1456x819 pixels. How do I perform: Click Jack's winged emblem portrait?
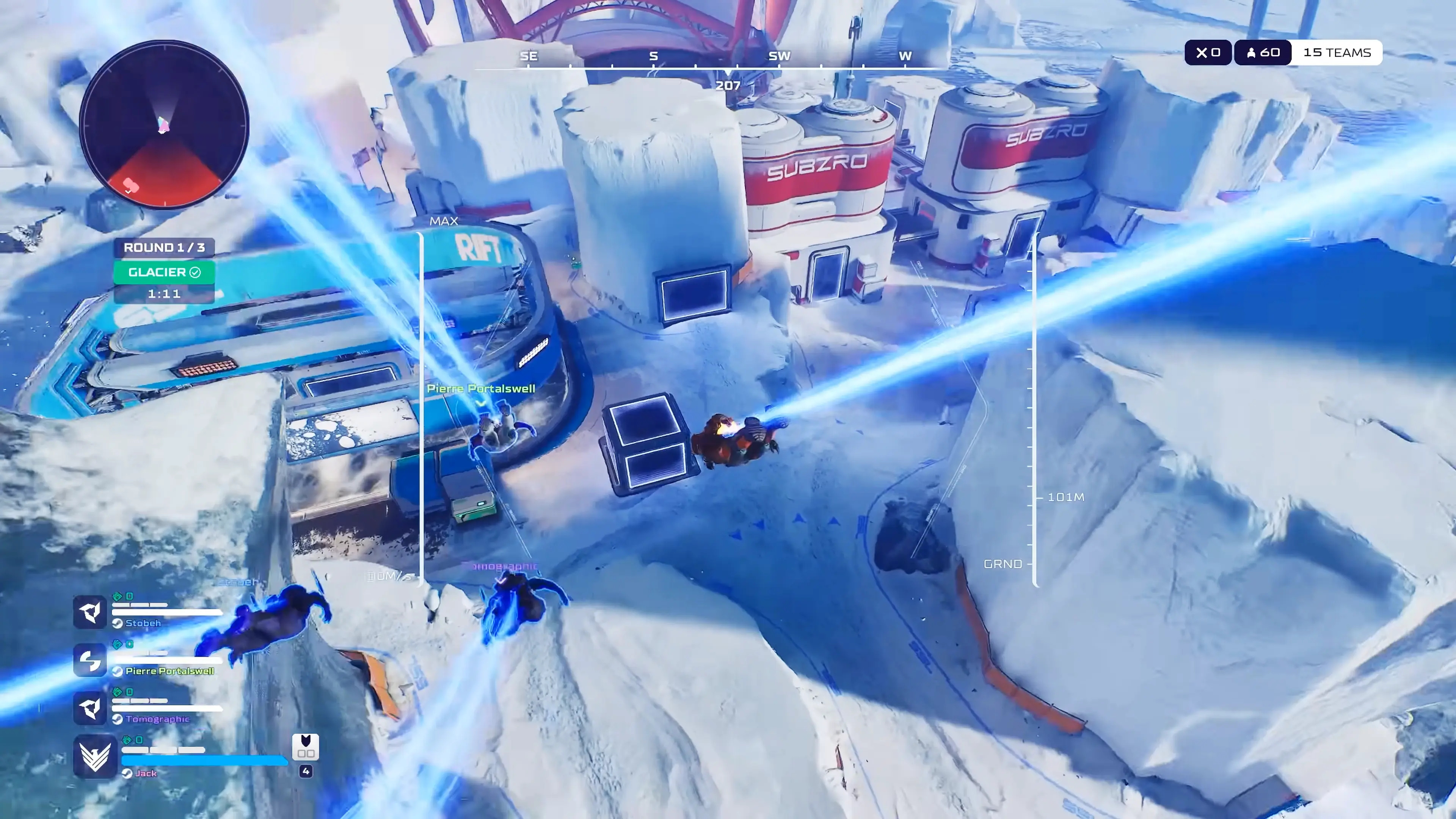point(95,756)
